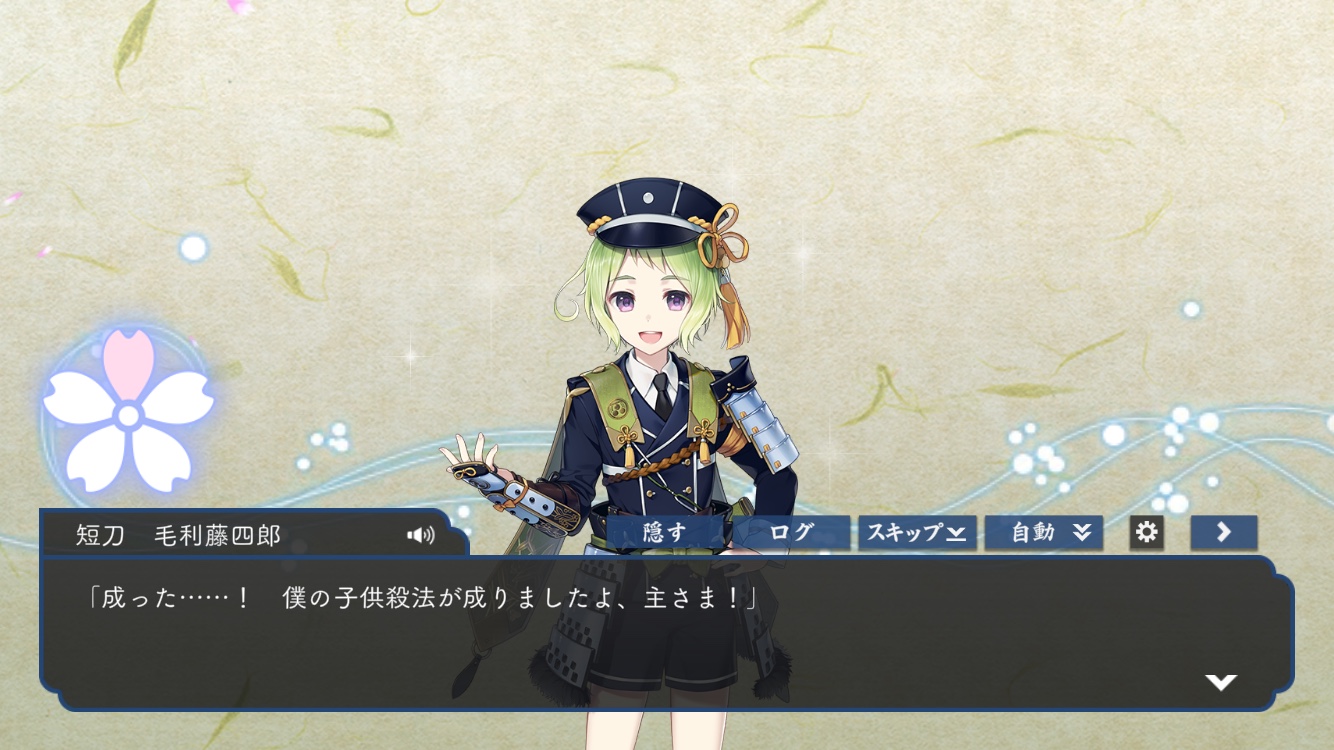Viewport: 1334px width, 750px height.
Task: Click the right arrow next button
Action: 1223,533
